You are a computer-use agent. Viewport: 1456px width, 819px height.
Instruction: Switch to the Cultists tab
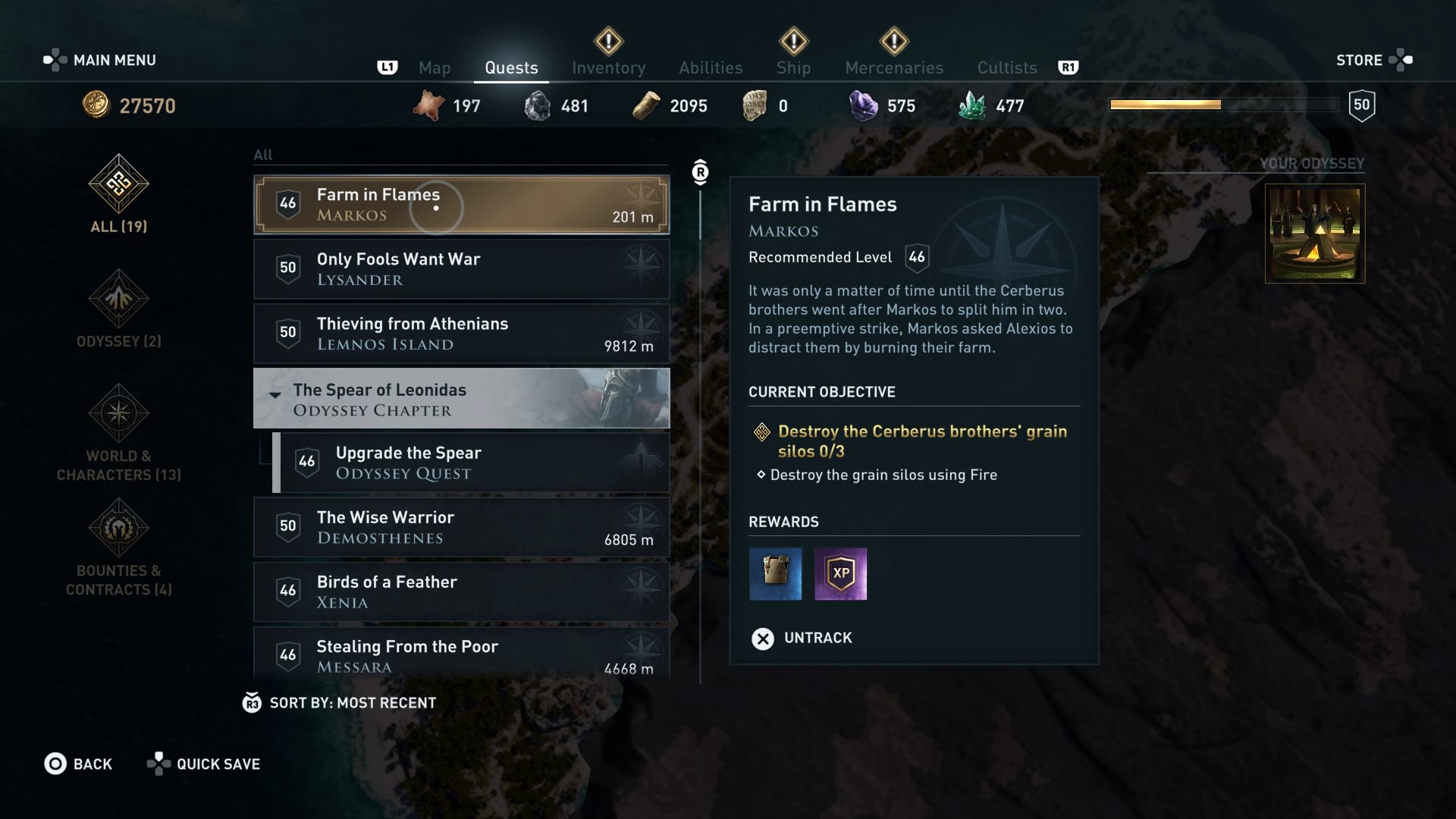[x=1007, y=67]
